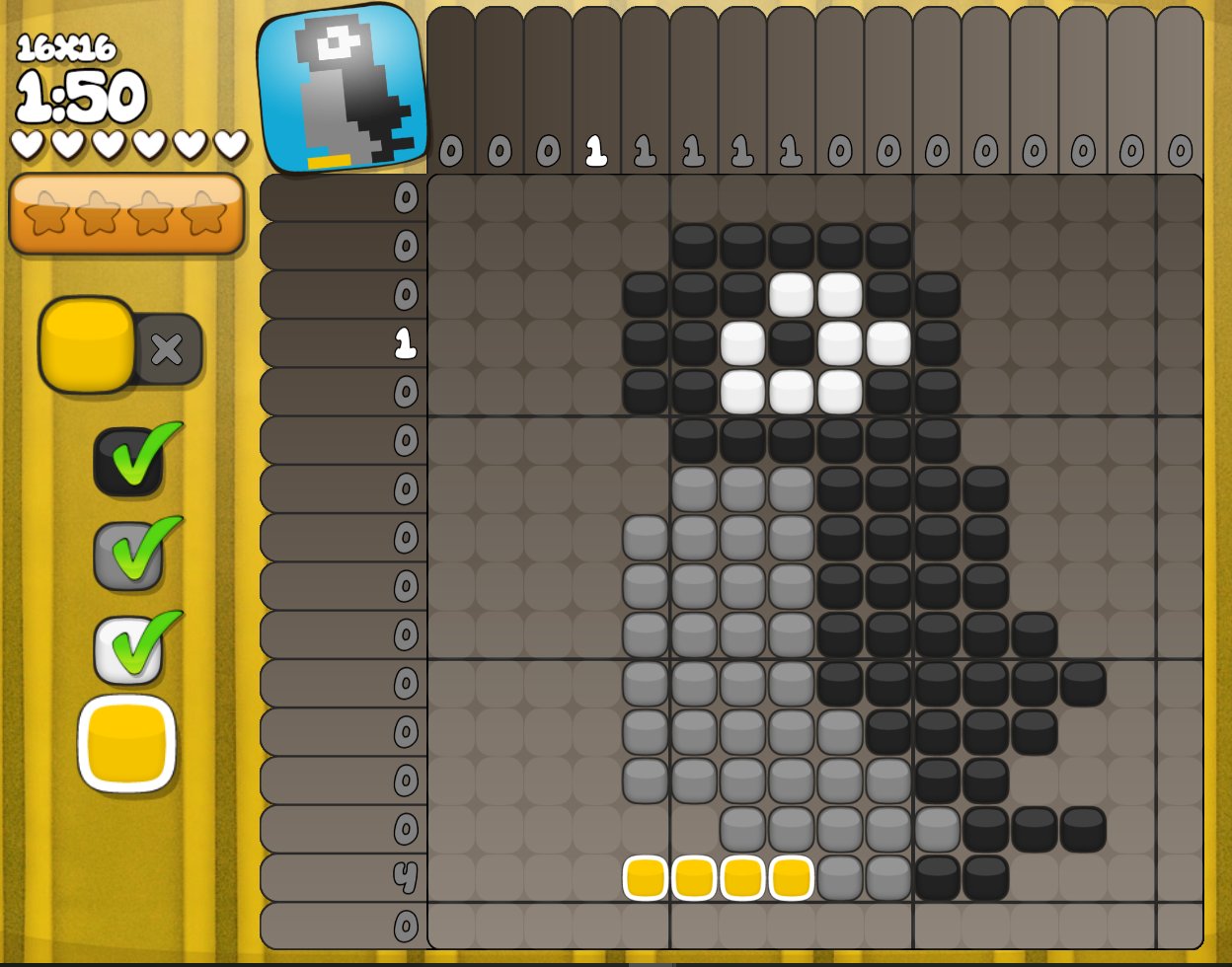Fill the empty cell where highlighted clues intersect
Image resolution: width=1232 pixels, height=967 pixels.
[x=597, y=343]
